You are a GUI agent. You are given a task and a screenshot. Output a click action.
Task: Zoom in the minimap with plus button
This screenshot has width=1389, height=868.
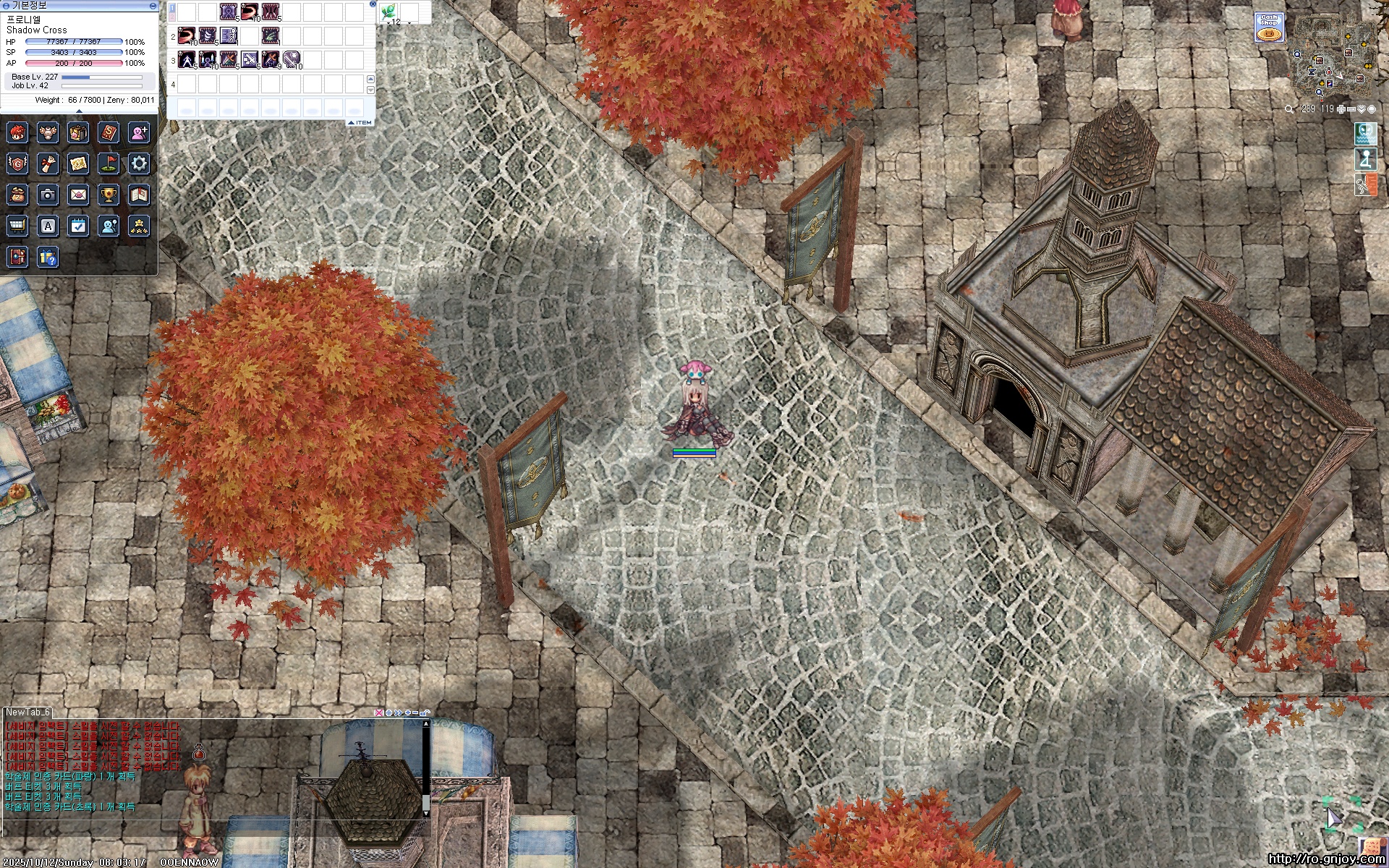[x=1341, y=109]
